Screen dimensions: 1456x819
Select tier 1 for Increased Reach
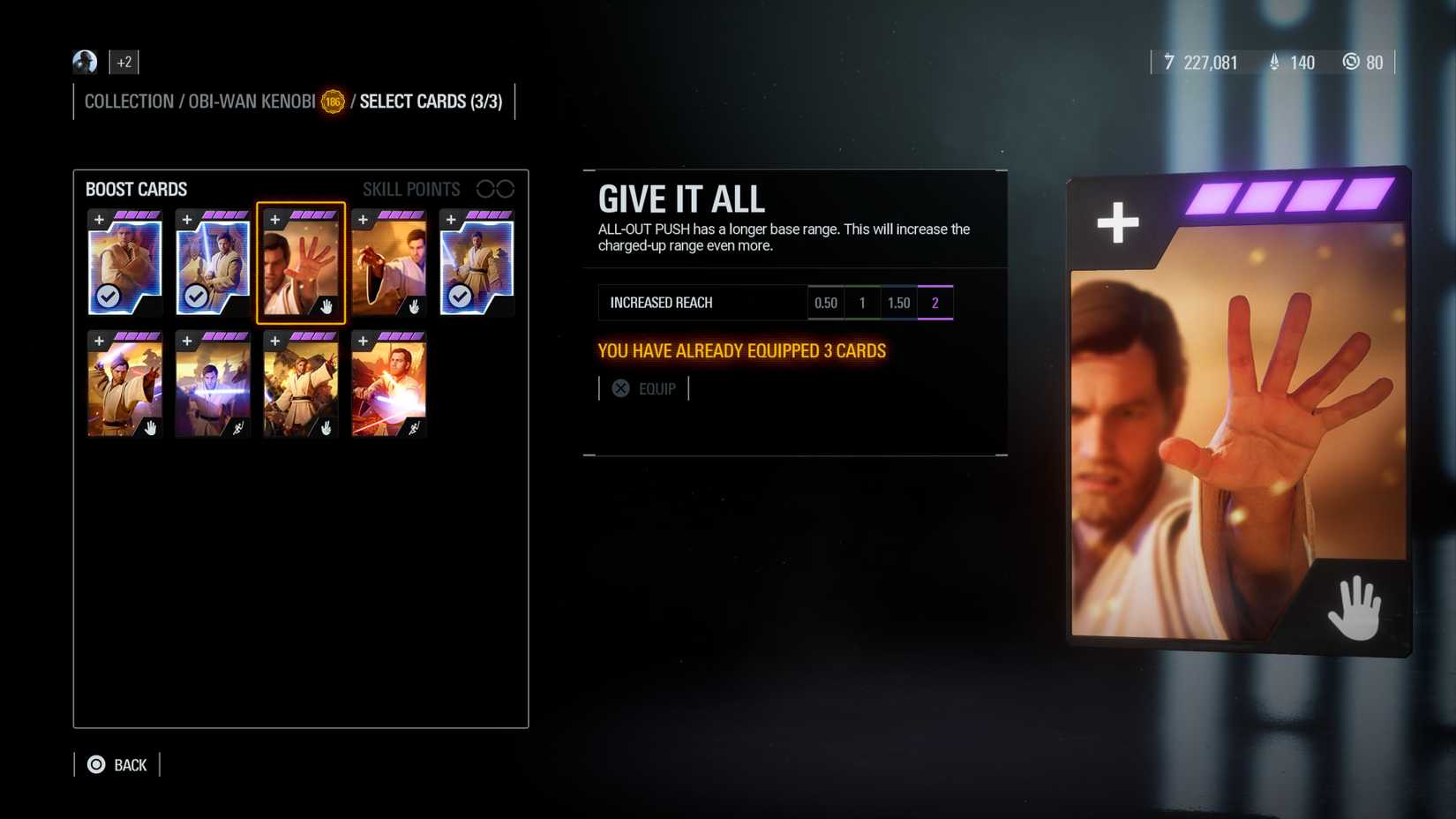[861, 302]
